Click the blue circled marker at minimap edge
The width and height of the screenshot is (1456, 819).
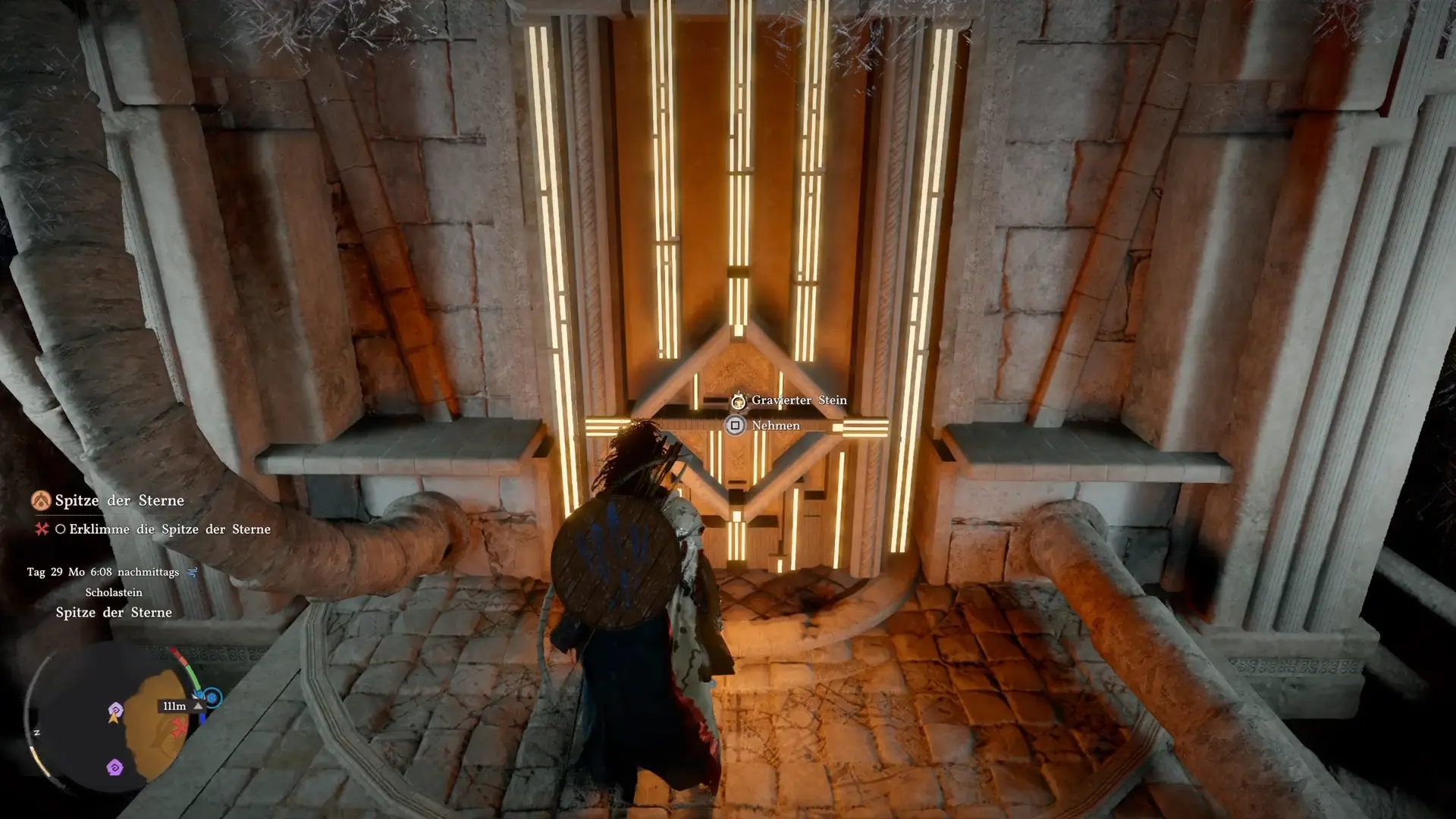(x=212, y=698)
